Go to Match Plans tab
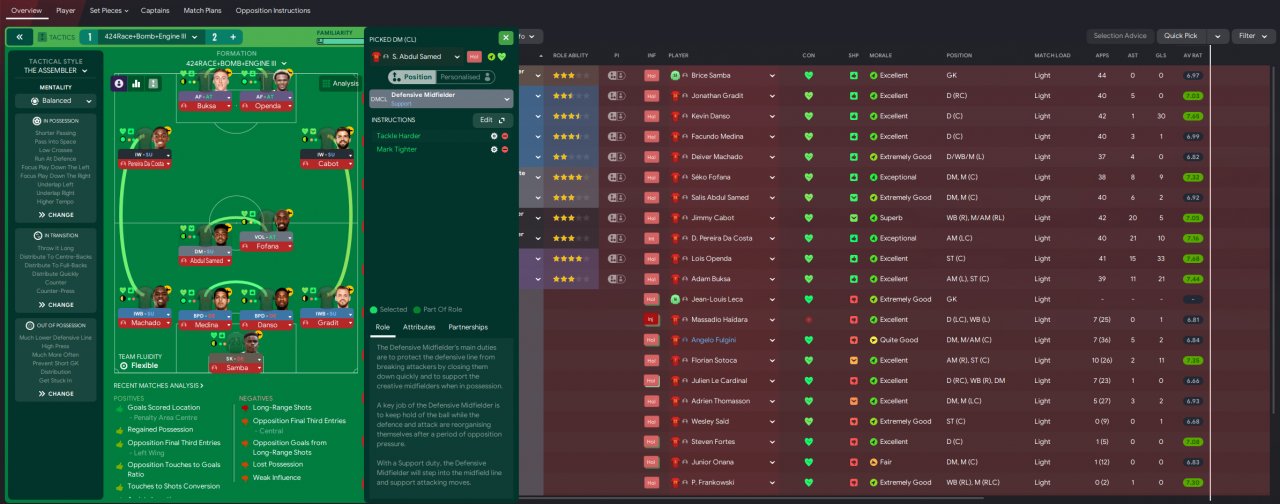 coord(202,10)
